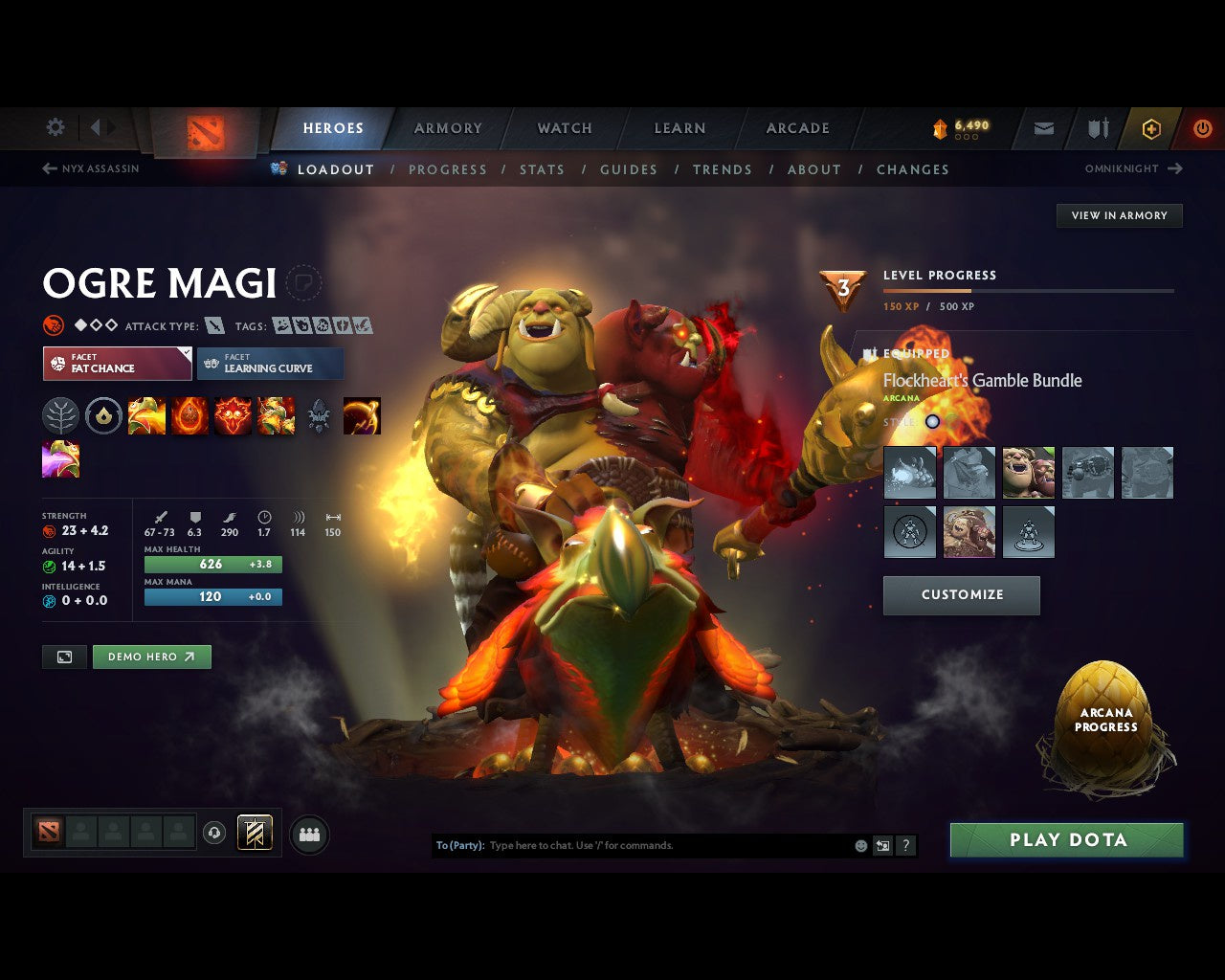Click the VIEW IN ARMORY button
The height and width of the screenshot is (980, 1225).
click(1119, 215)
